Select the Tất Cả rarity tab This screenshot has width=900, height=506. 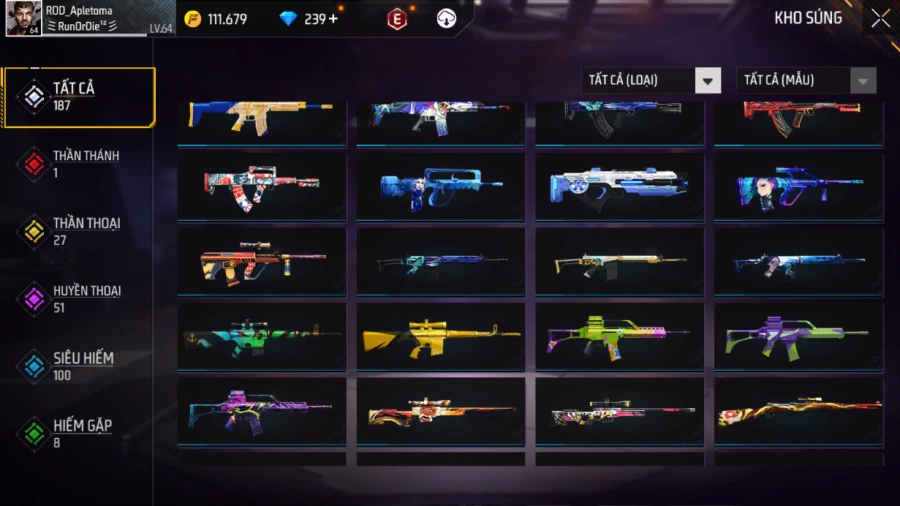click(79, 97)
